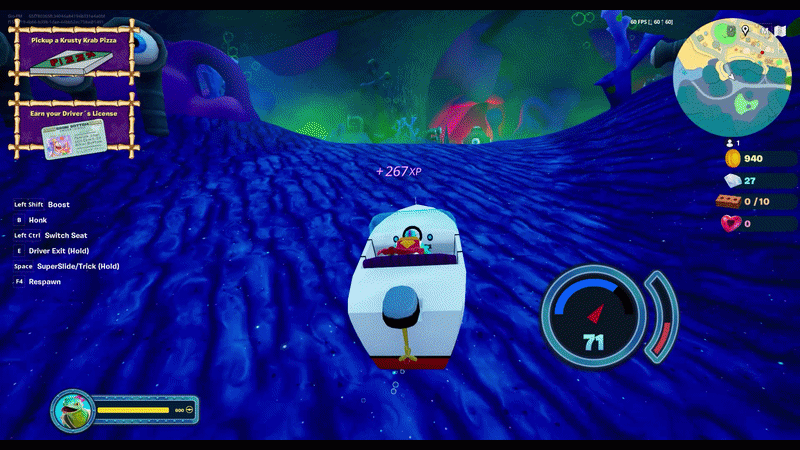800x450 pixels.
Task: Click the fish character portrait
Action: click(73, 410)
